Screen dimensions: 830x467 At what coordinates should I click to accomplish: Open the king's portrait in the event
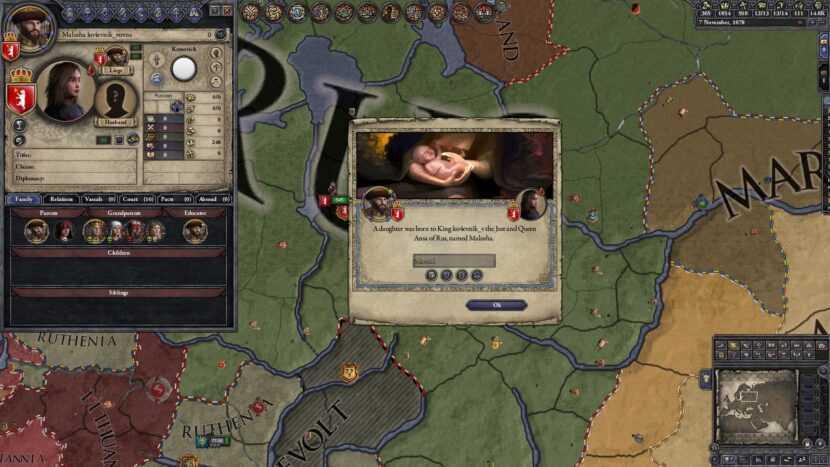click(x=379, y=204)
